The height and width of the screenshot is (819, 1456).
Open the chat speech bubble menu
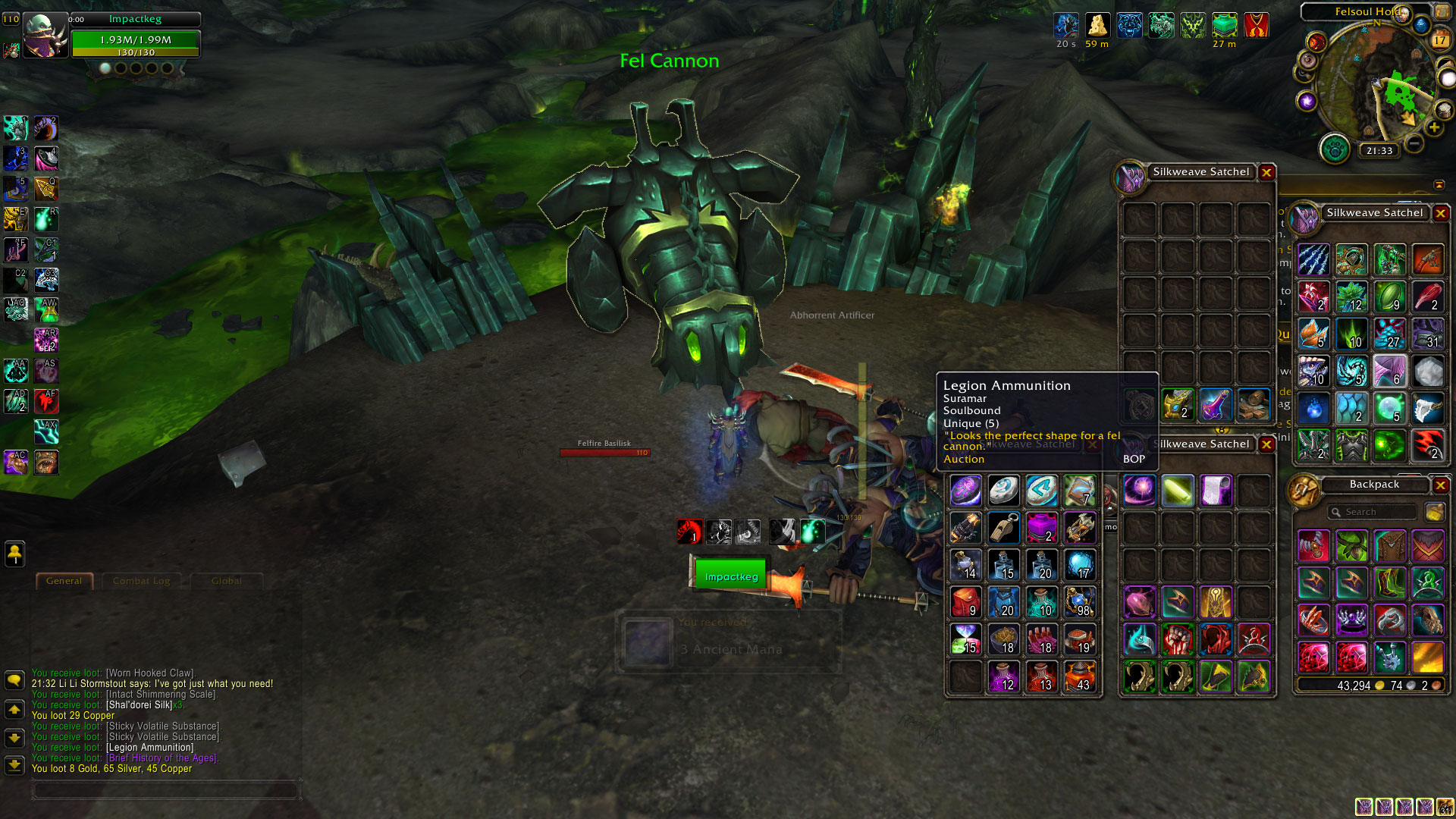pos(14,680)
